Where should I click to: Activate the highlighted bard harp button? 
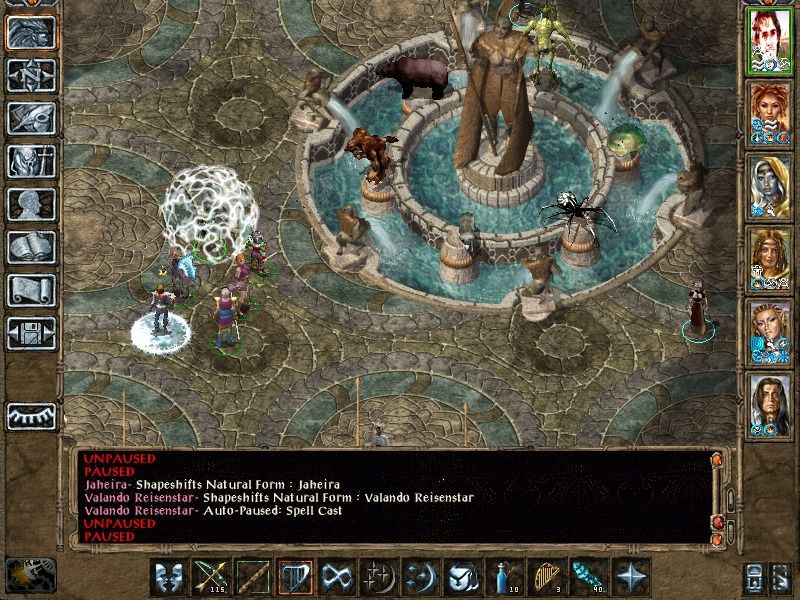click(x=295, y=577)
